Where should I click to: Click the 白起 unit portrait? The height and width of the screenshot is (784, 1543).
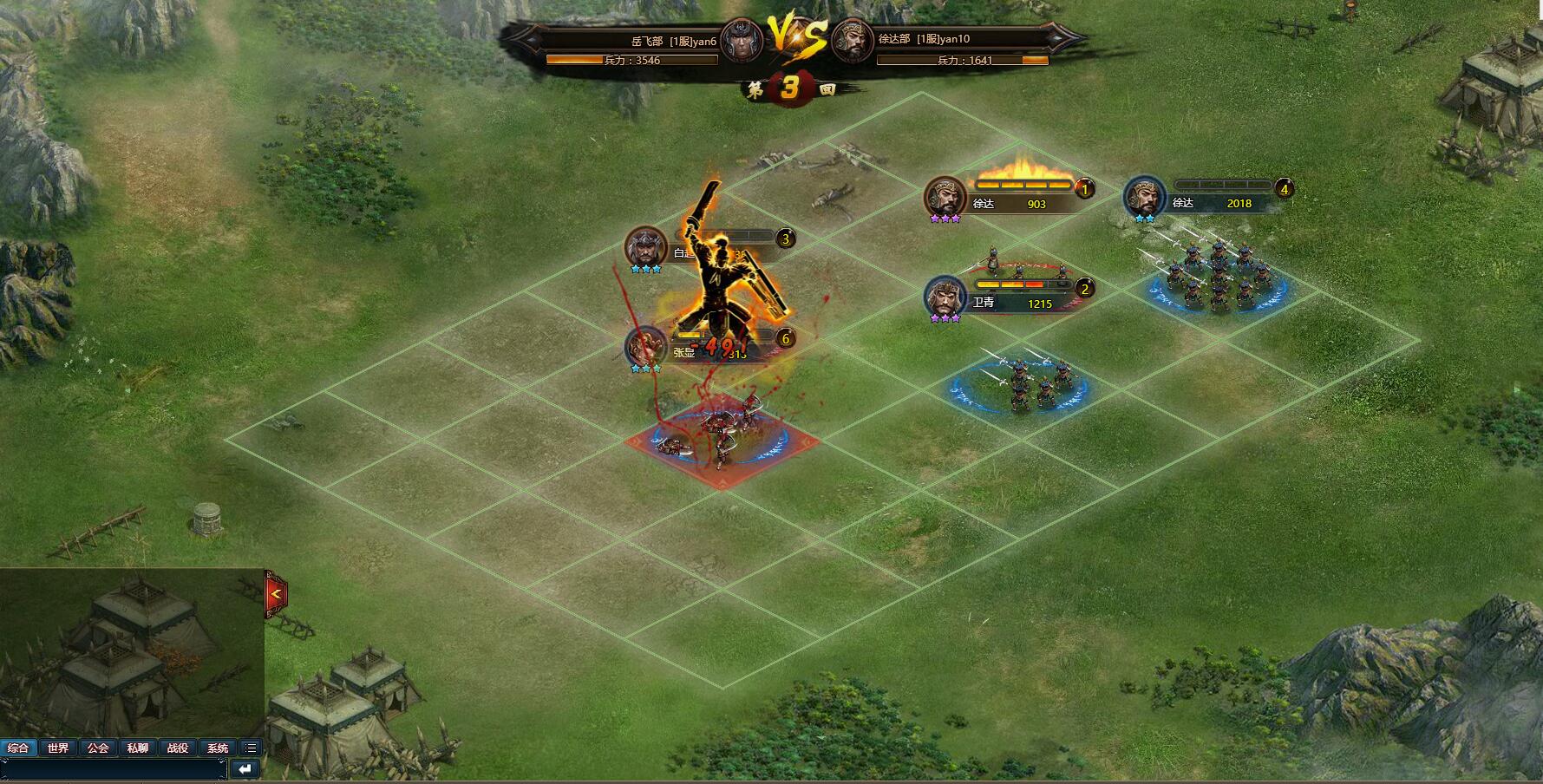[646, 248]
